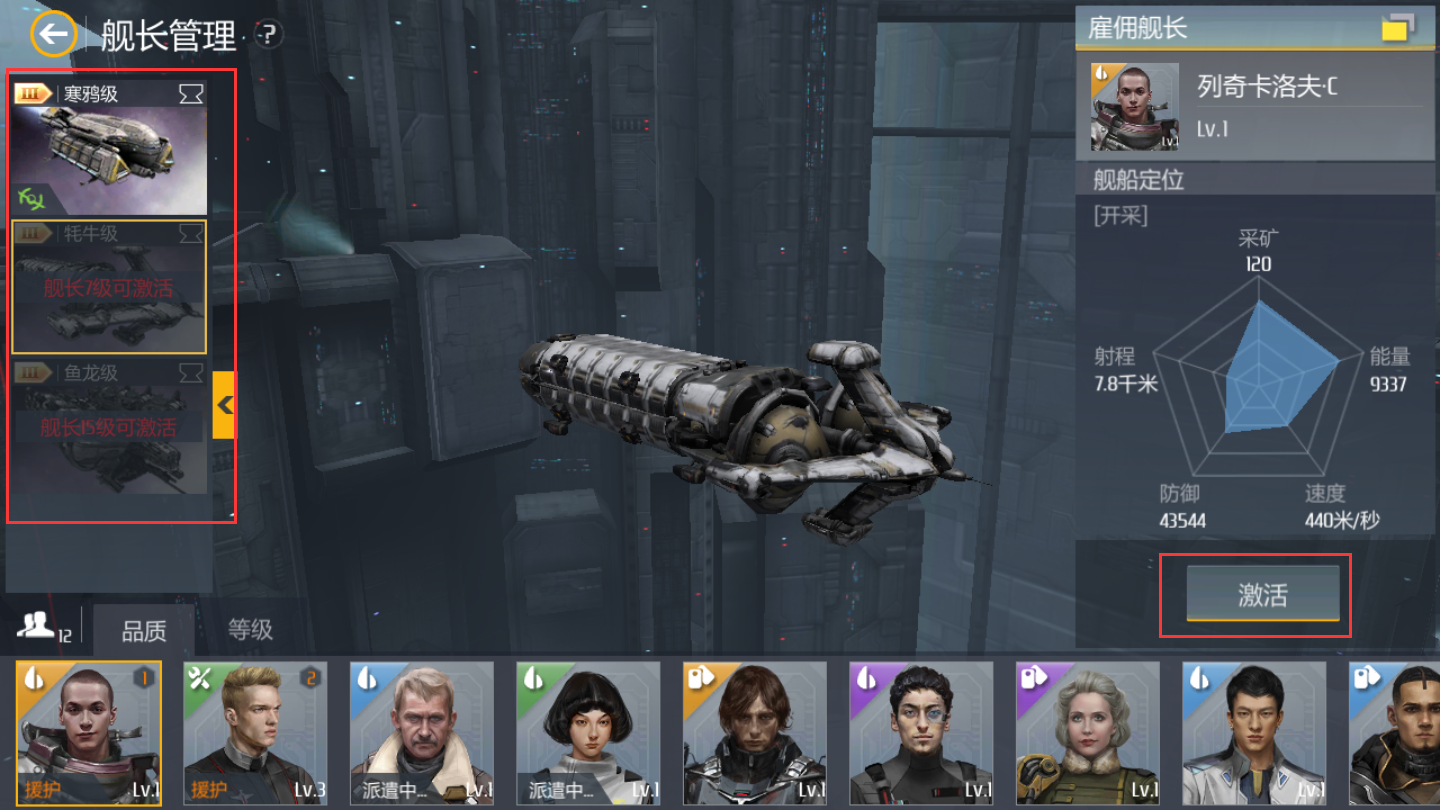Choose the blonde woman captain portrait

(x=1088, y=733)
